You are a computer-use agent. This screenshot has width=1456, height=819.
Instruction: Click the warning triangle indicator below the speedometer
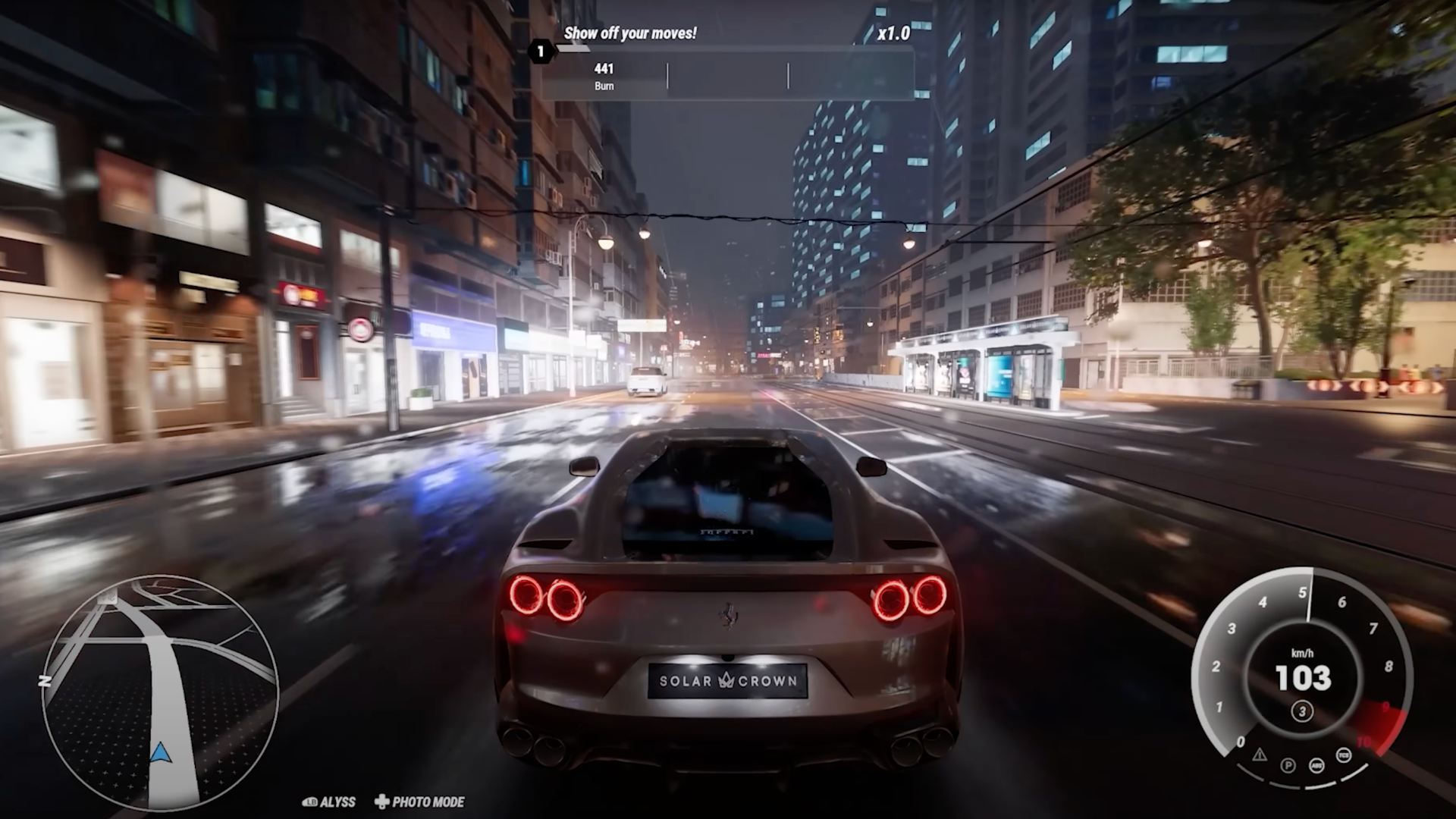click(1259, 755)
